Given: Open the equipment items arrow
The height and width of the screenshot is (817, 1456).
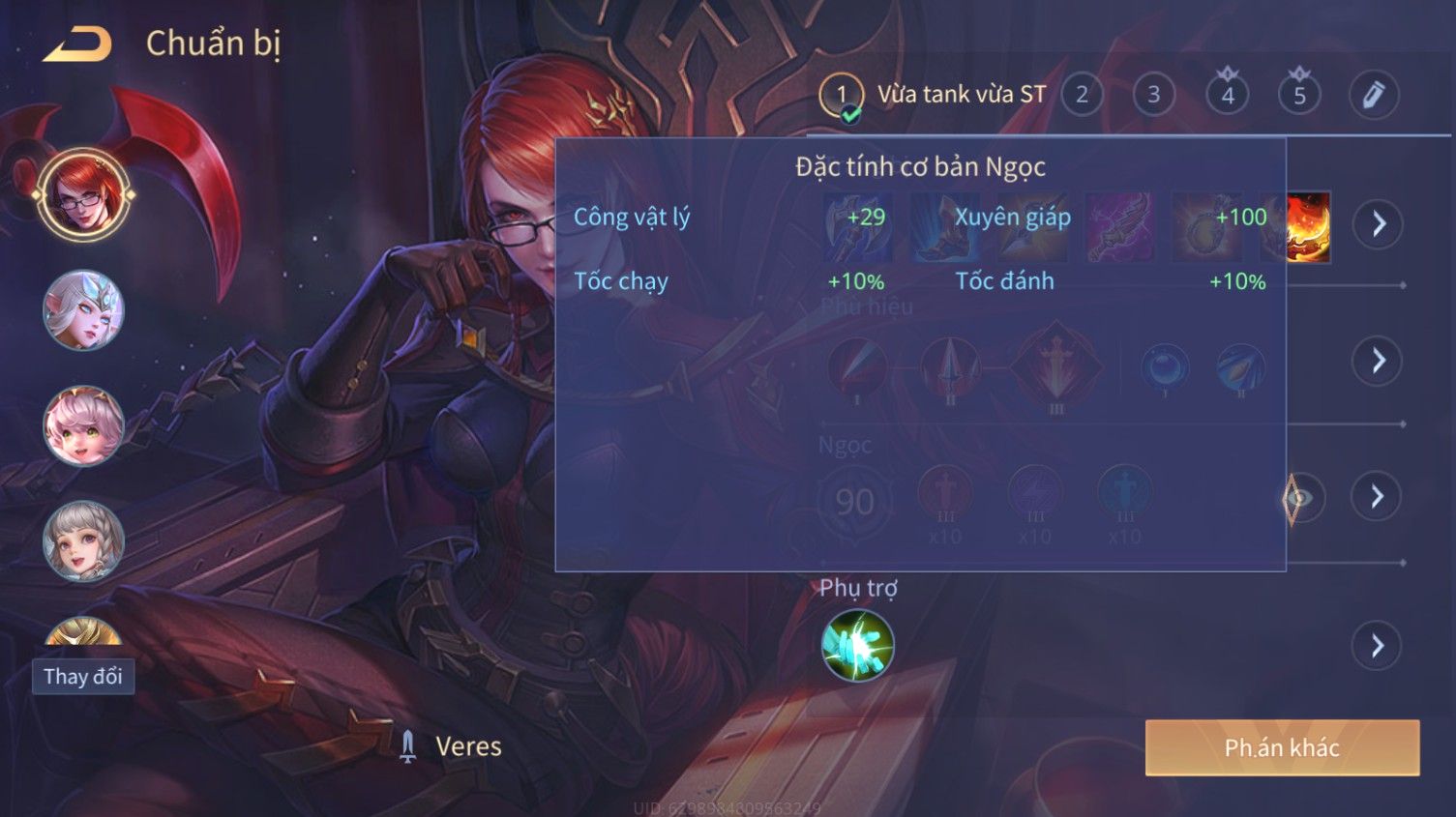Looking at the screenshot, I should (1378, 224).
